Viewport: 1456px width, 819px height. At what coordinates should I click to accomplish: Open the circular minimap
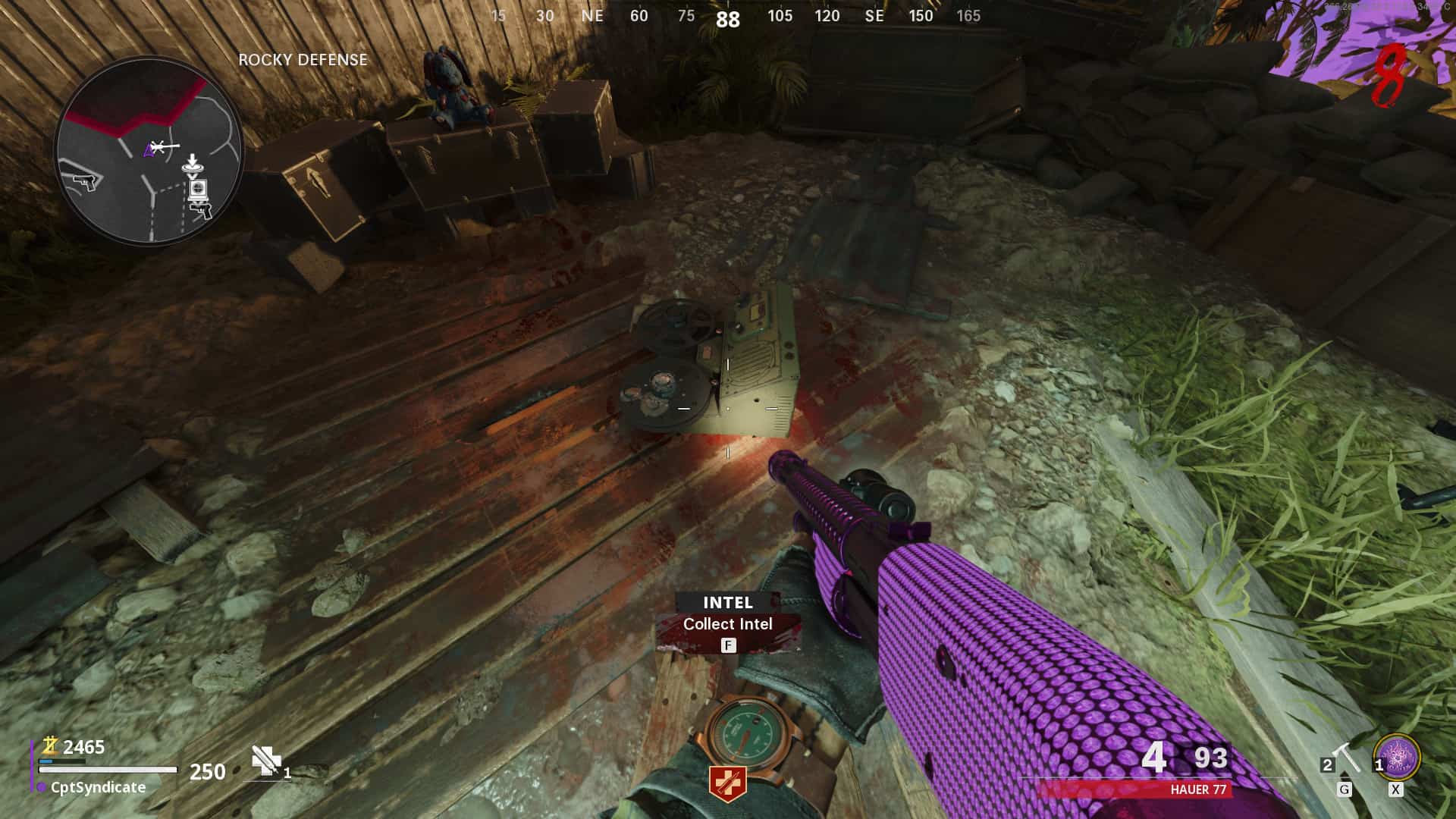coord(149,150)
